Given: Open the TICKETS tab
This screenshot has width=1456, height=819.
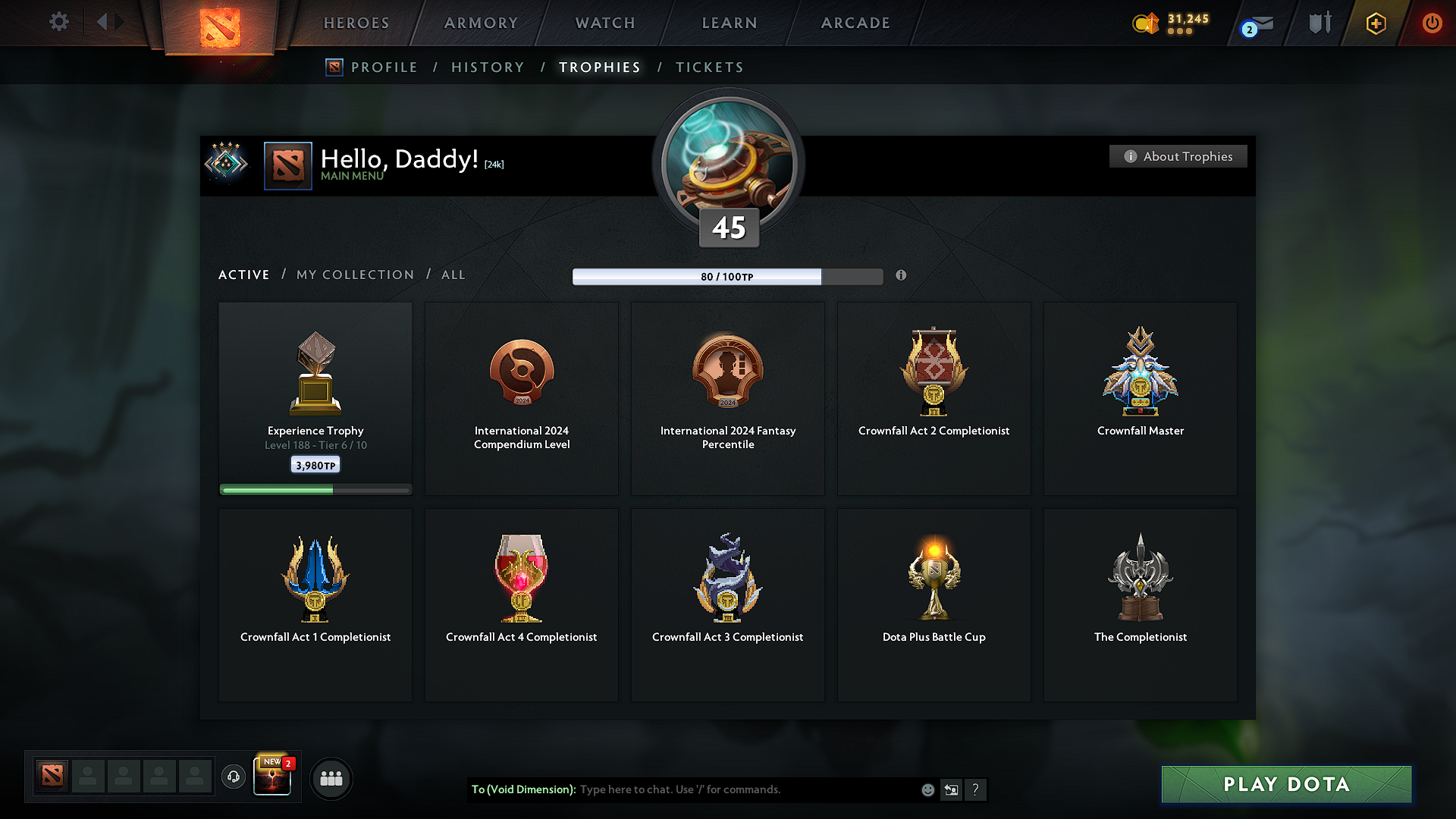Looking at the screenshot, I should click(x=709, y=67).
